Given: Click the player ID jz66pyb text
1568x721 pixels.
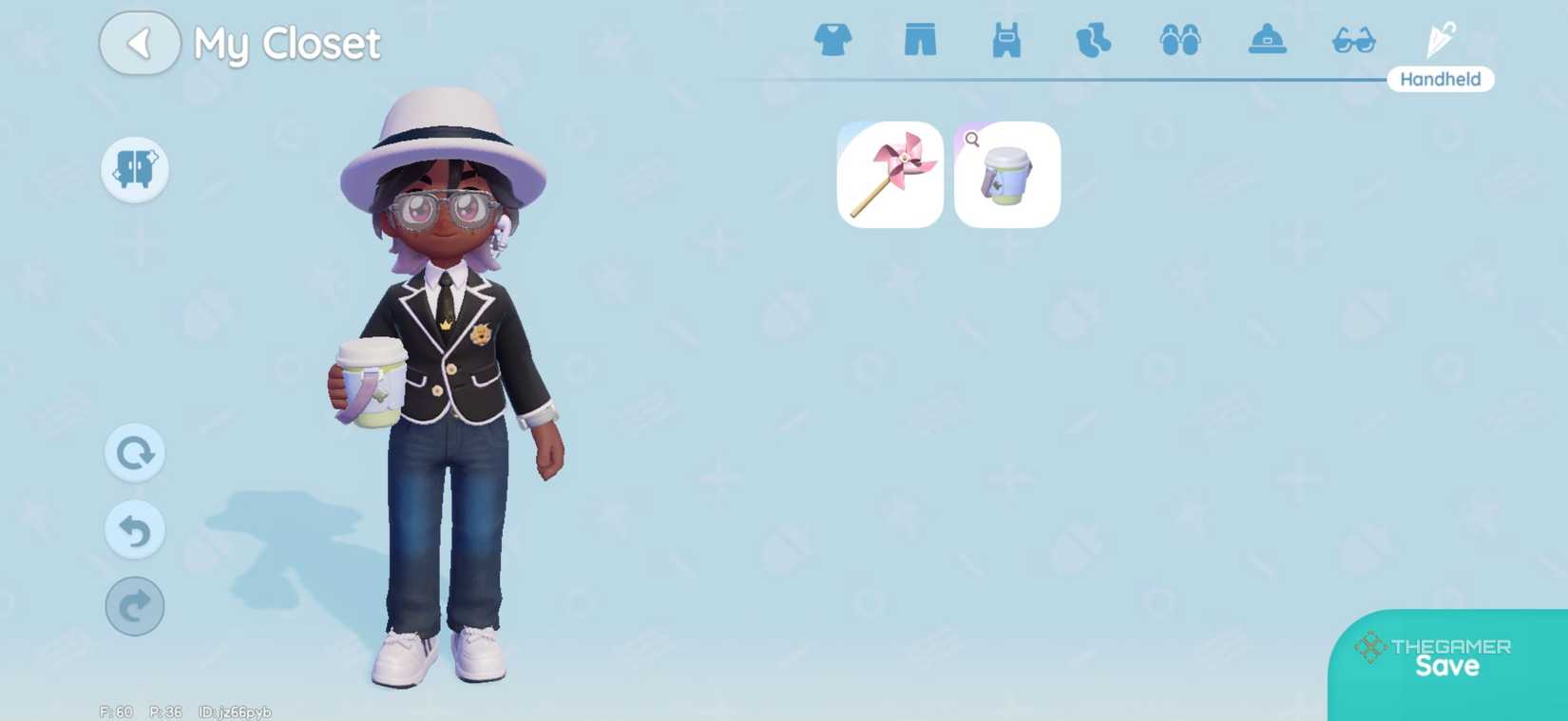Looking at the screenshot, I should click(x=237, y=710).
